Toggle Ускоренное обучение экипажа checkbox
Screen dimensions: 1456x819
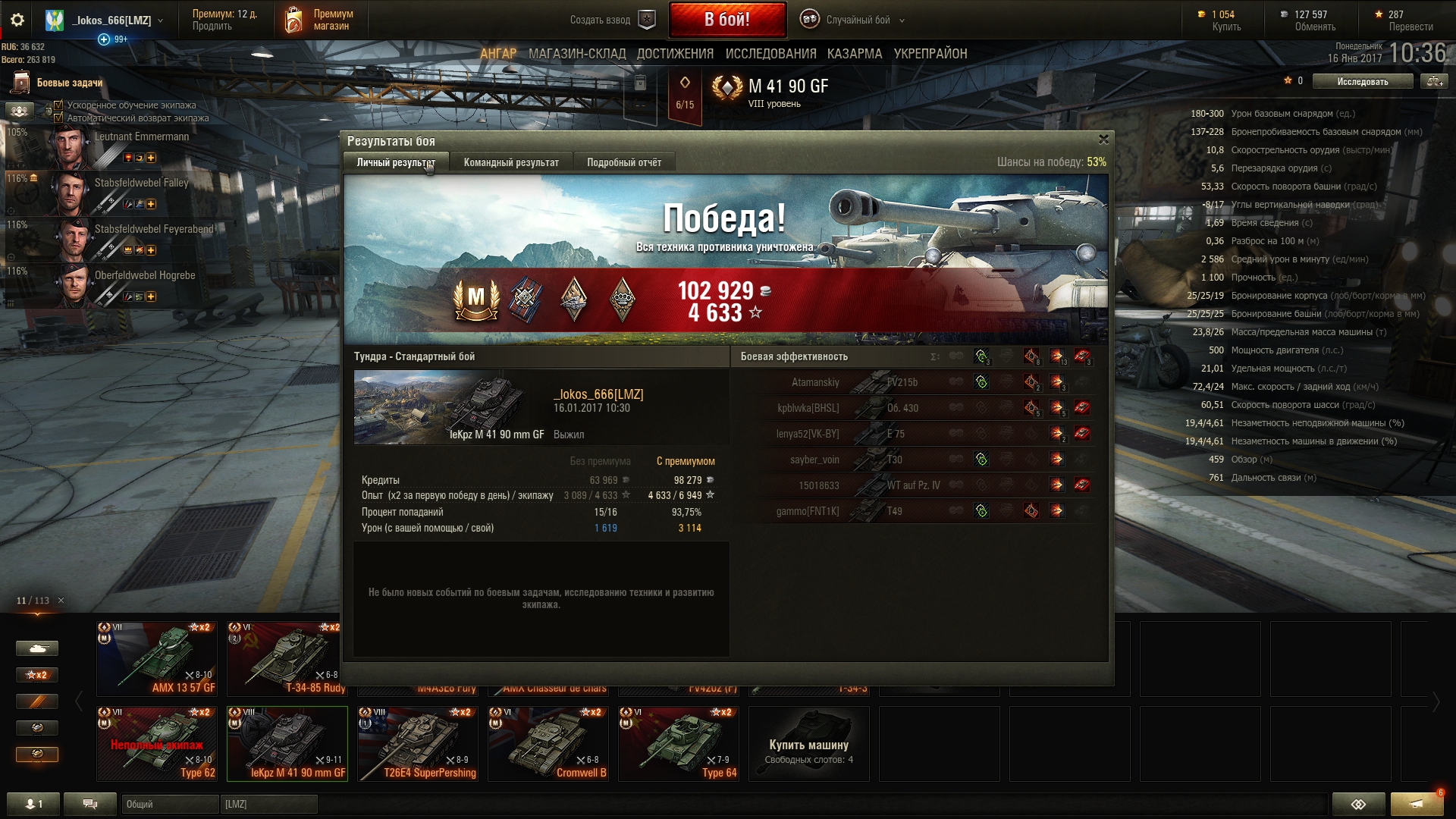tap(58, 105)
